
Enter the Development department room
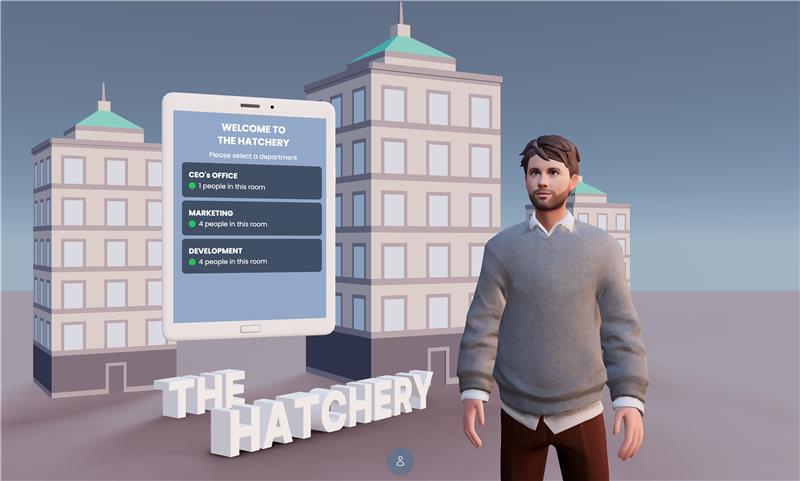pyautogui.click(x=251, y=255)
